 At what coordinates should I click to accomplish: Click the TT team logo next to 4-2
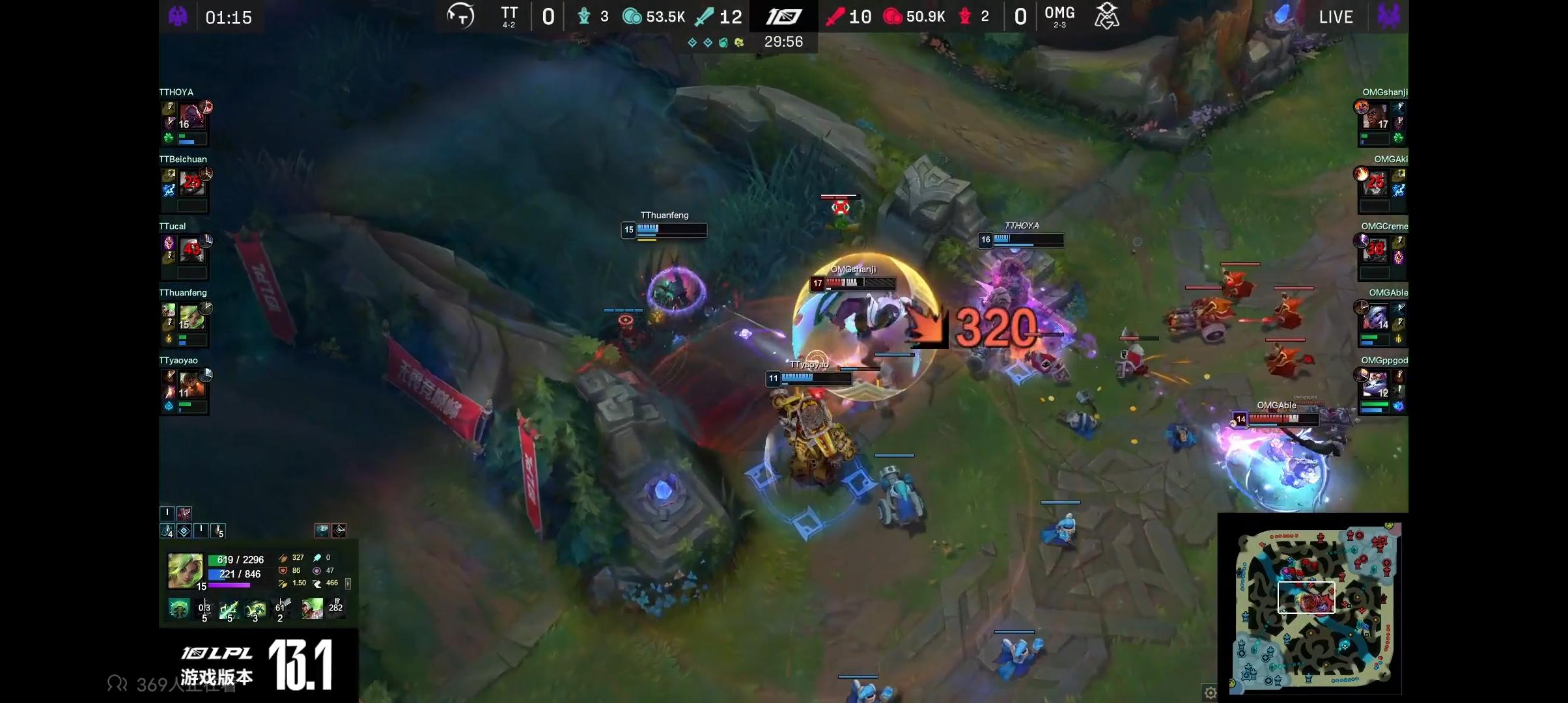[460, 14]
